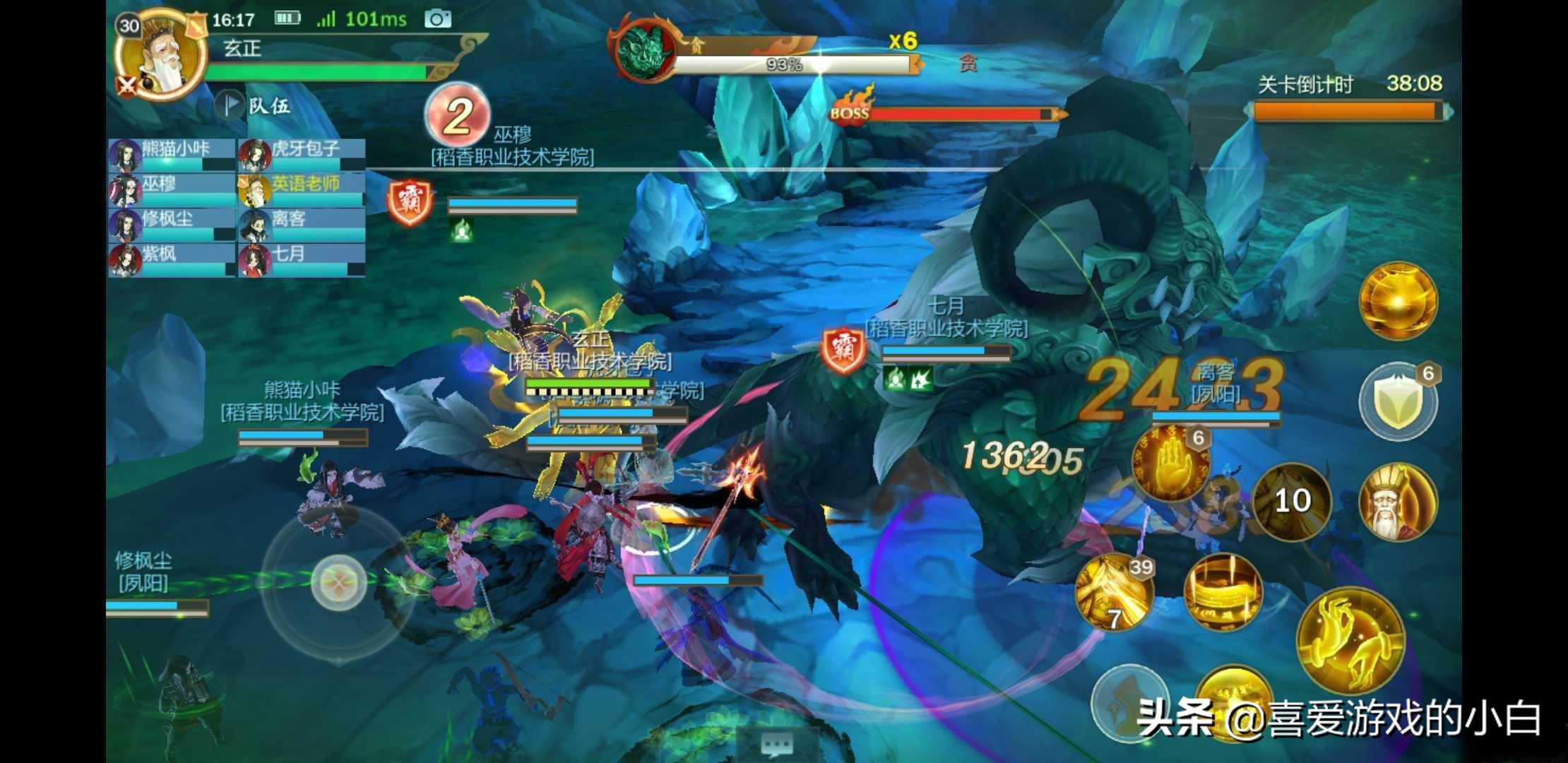
Task: Open the chat bubble panel
Action: point(776,744)
